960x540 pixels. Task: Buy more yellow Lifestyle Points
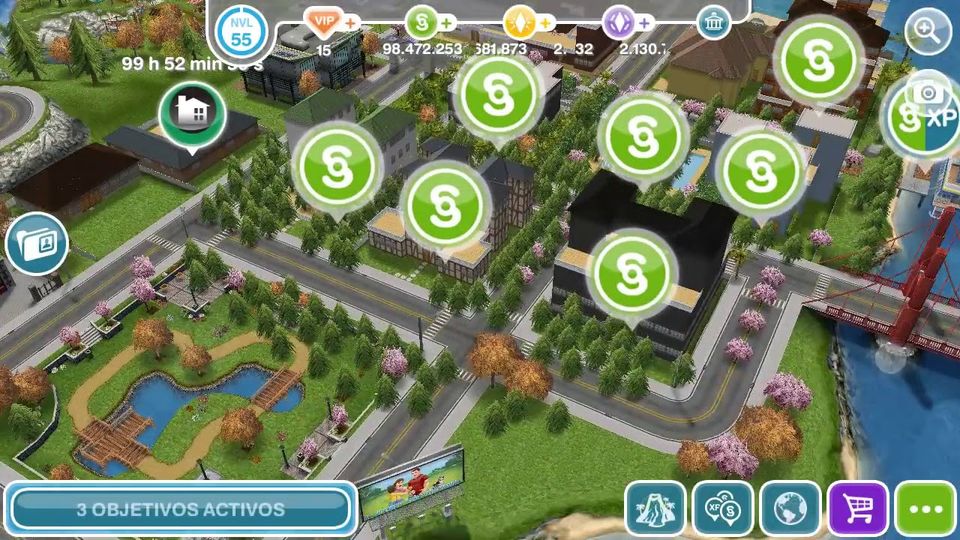[547, 21]
